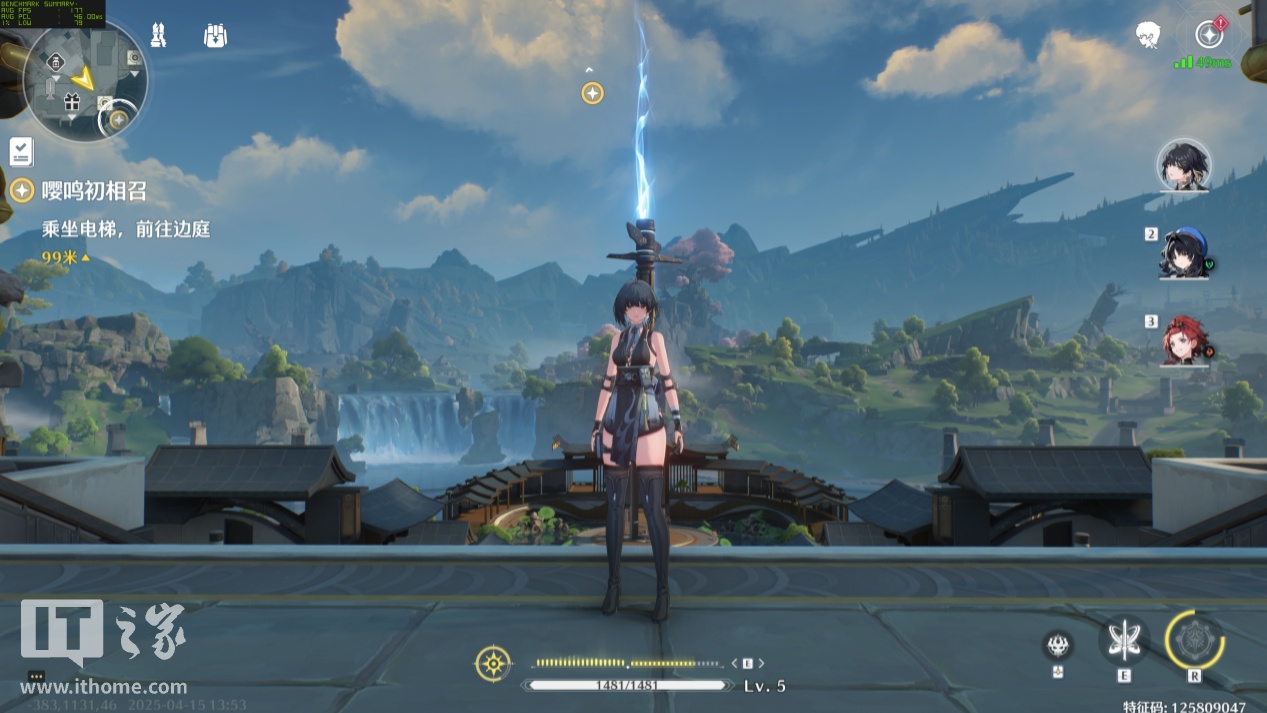Open the star compass menu with alert
The image size is (1267, 713).
(x=1210, y=35)
